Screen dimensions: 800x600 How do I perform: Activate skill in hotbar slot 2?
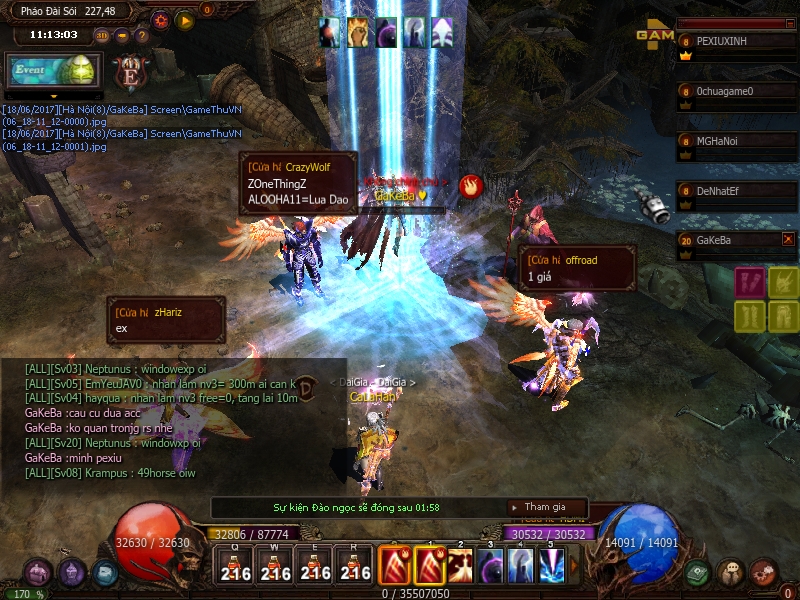pyautogui.click(x=461, y=566)
